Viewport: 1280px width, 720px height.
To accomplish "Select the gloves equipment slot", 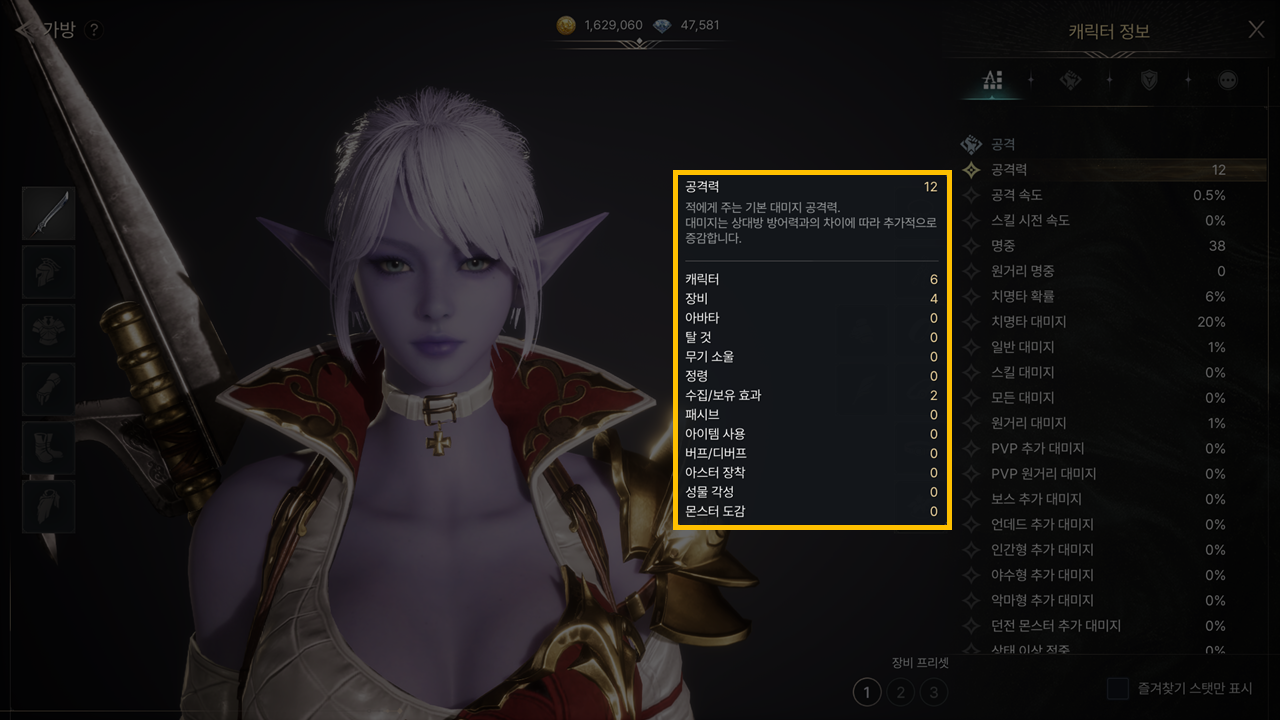I will coord(49,389).
